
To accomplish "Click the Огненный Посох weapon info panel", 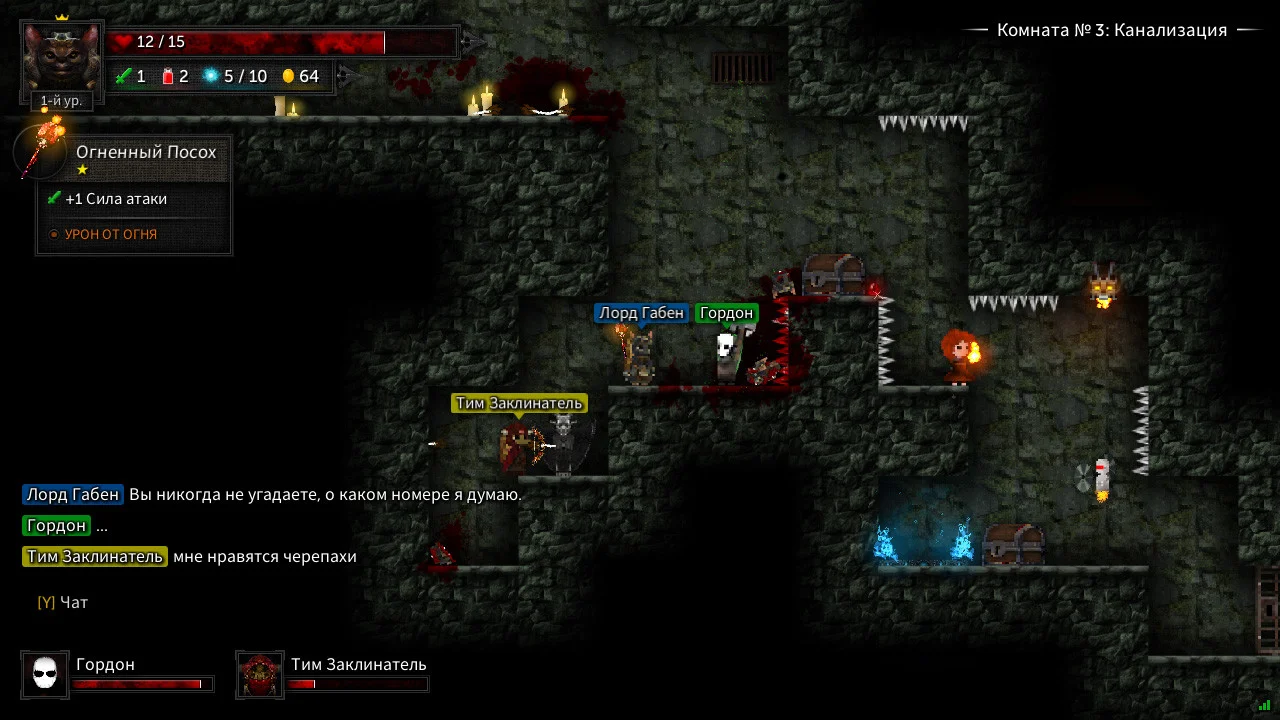I will pyautogui.click(x=135, y=196).
